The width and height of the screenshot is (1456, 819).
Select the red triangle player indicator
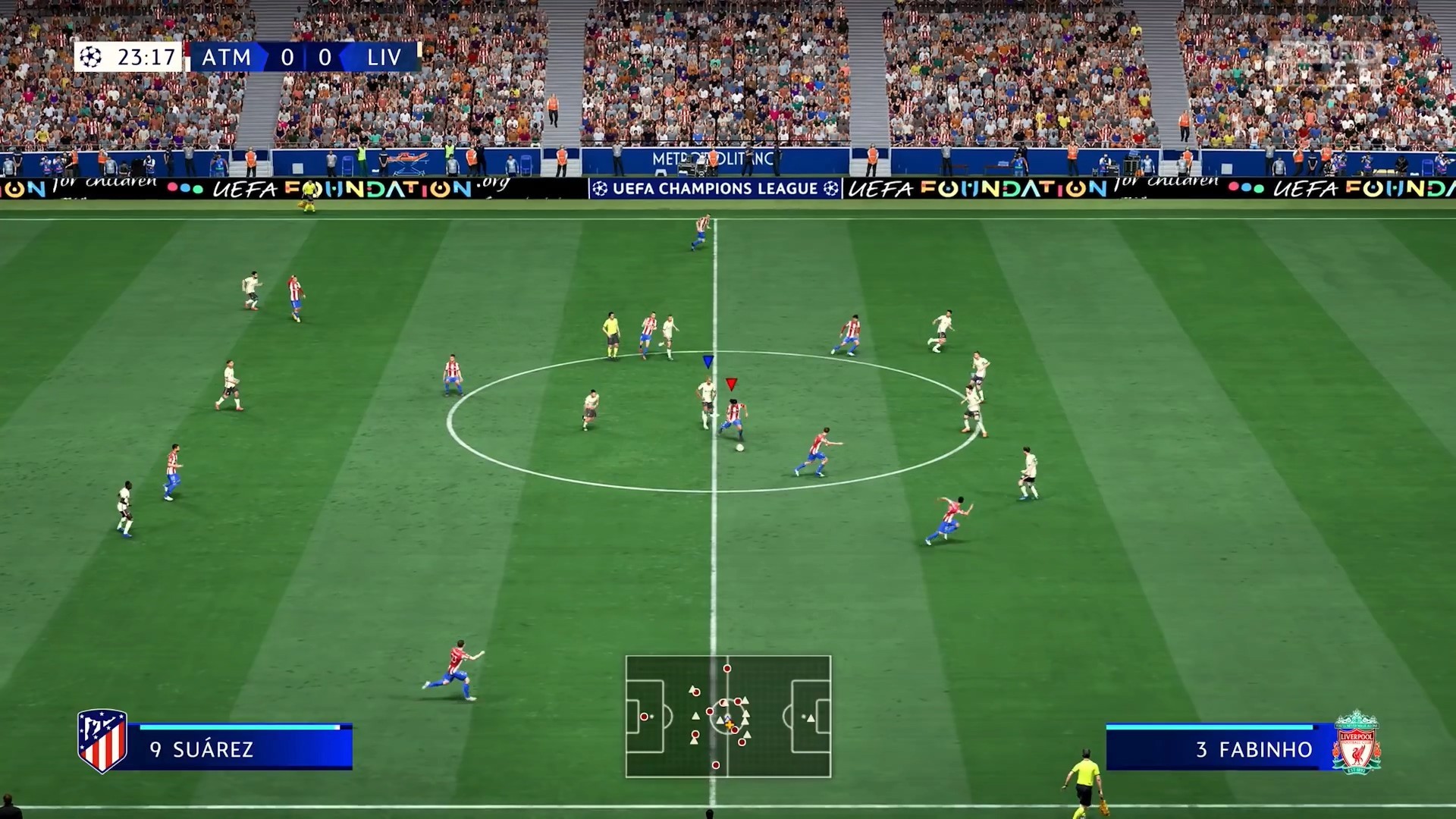pyautogui.click(x=730, y=381)
